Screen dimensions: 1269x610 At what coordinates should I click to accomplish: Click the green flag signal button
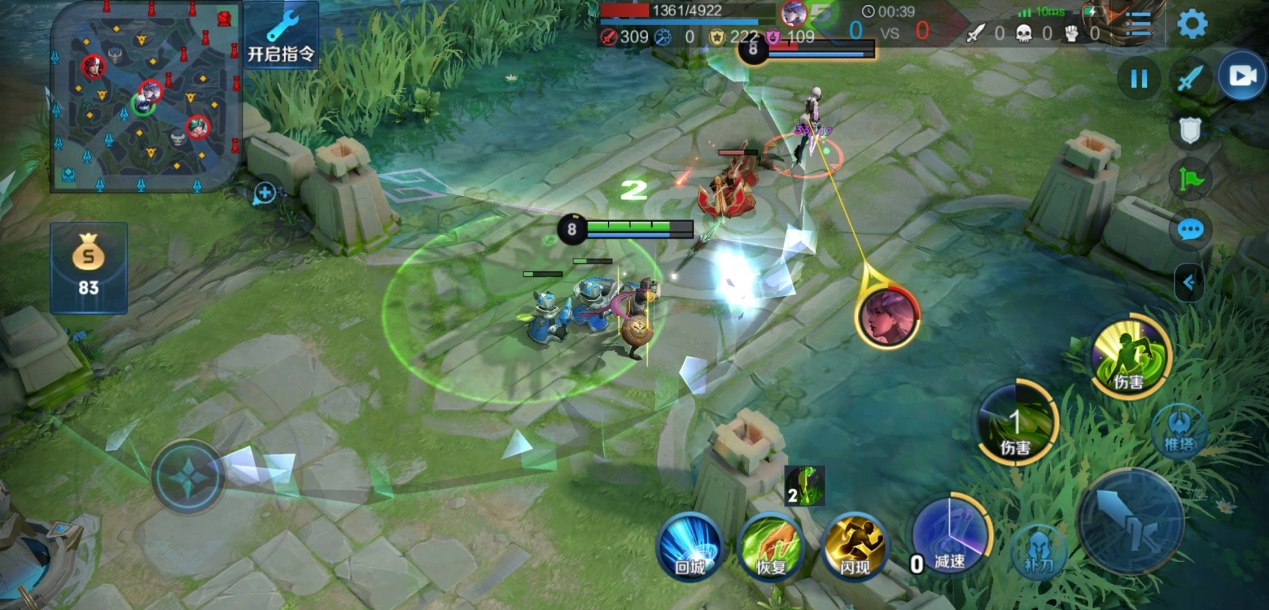pyautogui.click(x=1190, y=180)
